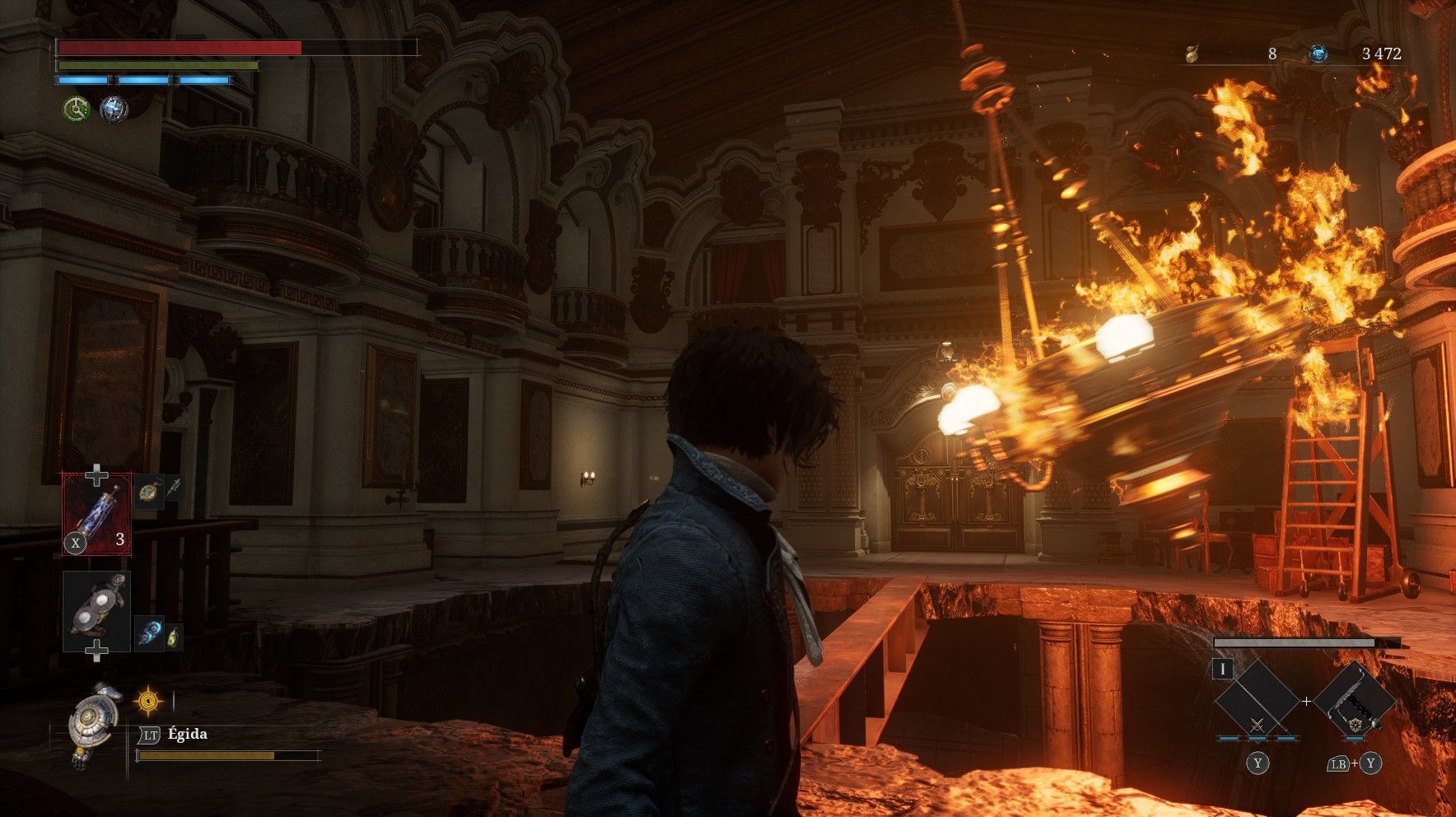The image size is (1456, 817).
Task: Choose the pocket watch quick item
Action: 147,491
